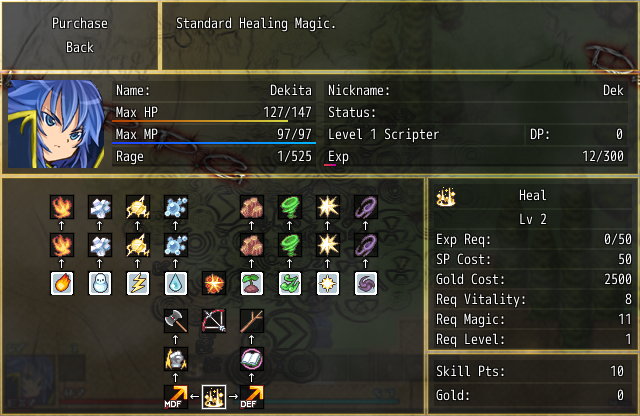This screenshot has width=640, height=416.
Task: Select the fireball element skill icon
Action: click(x=62, y=283)
